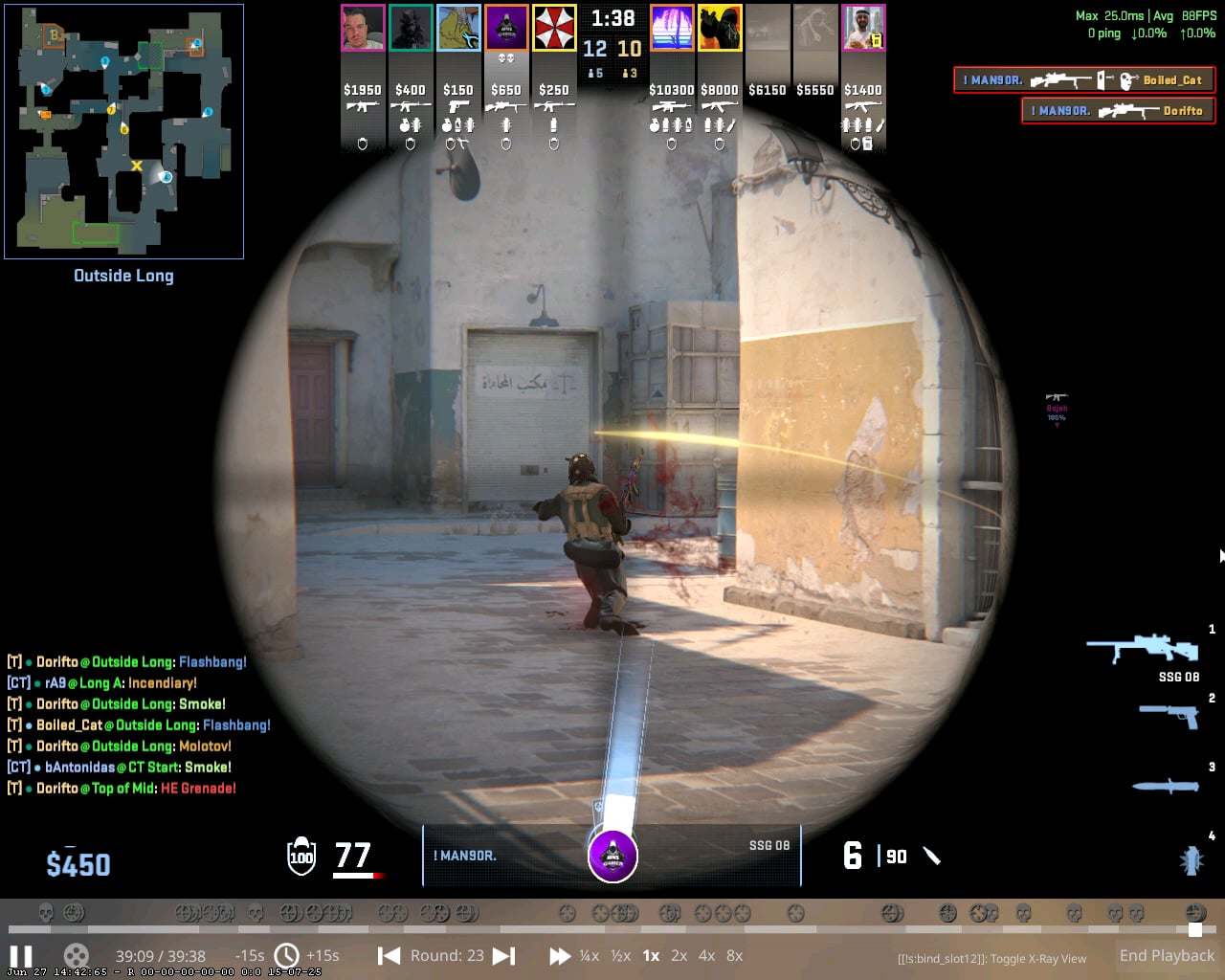Select 2x playback speed
This screenshot has height=980, width=1225.
679,955
